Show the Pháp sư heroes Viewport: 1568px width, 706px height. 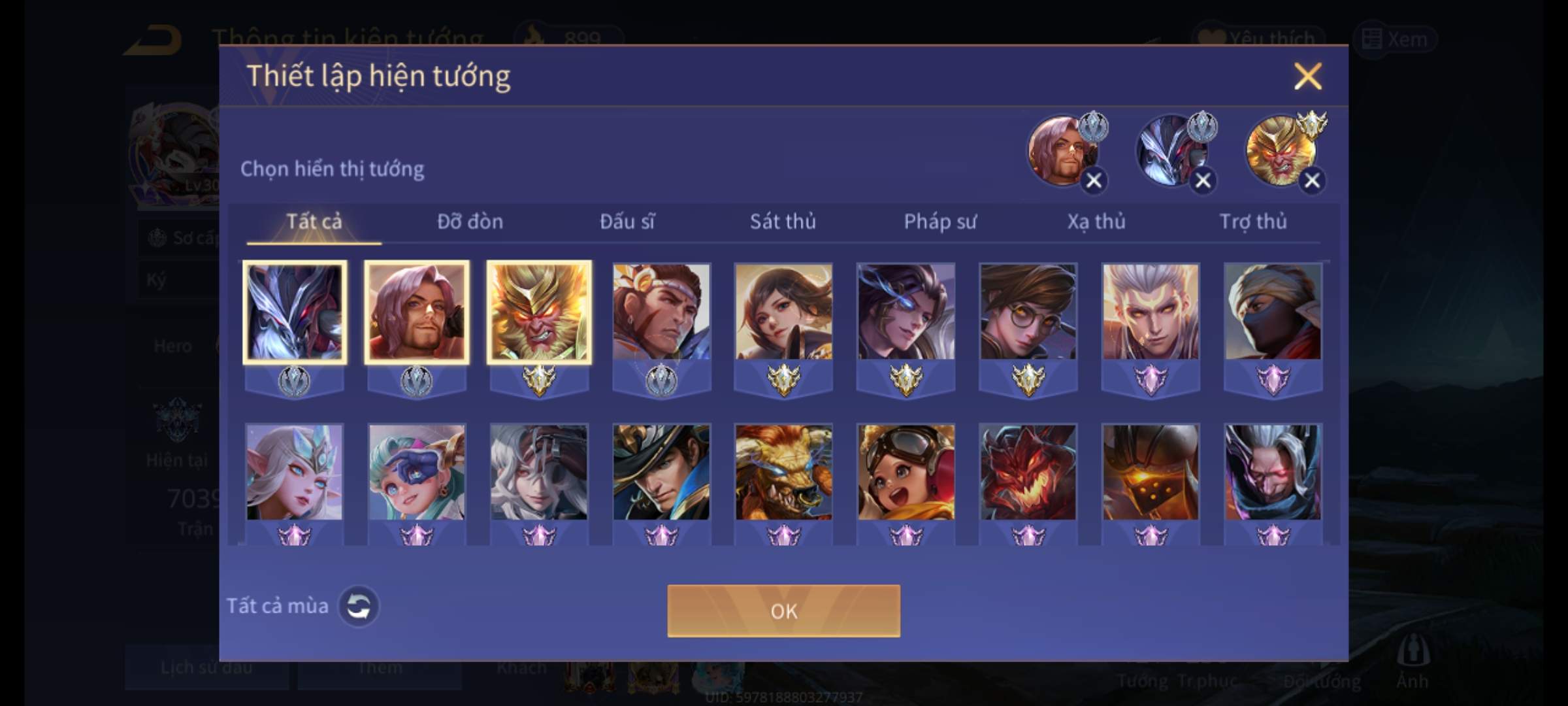point(939,222)
